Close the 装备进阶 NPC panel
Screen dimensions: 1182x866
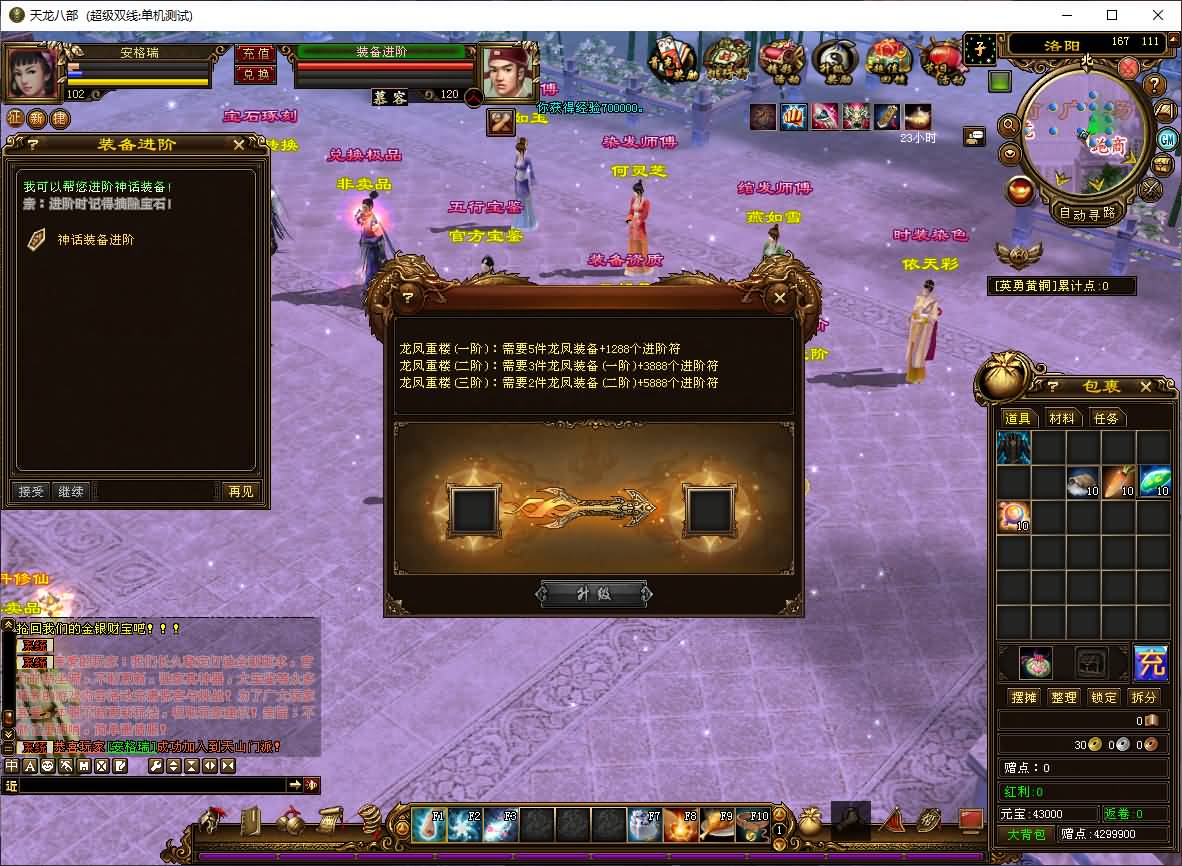(x=238, y=144)
